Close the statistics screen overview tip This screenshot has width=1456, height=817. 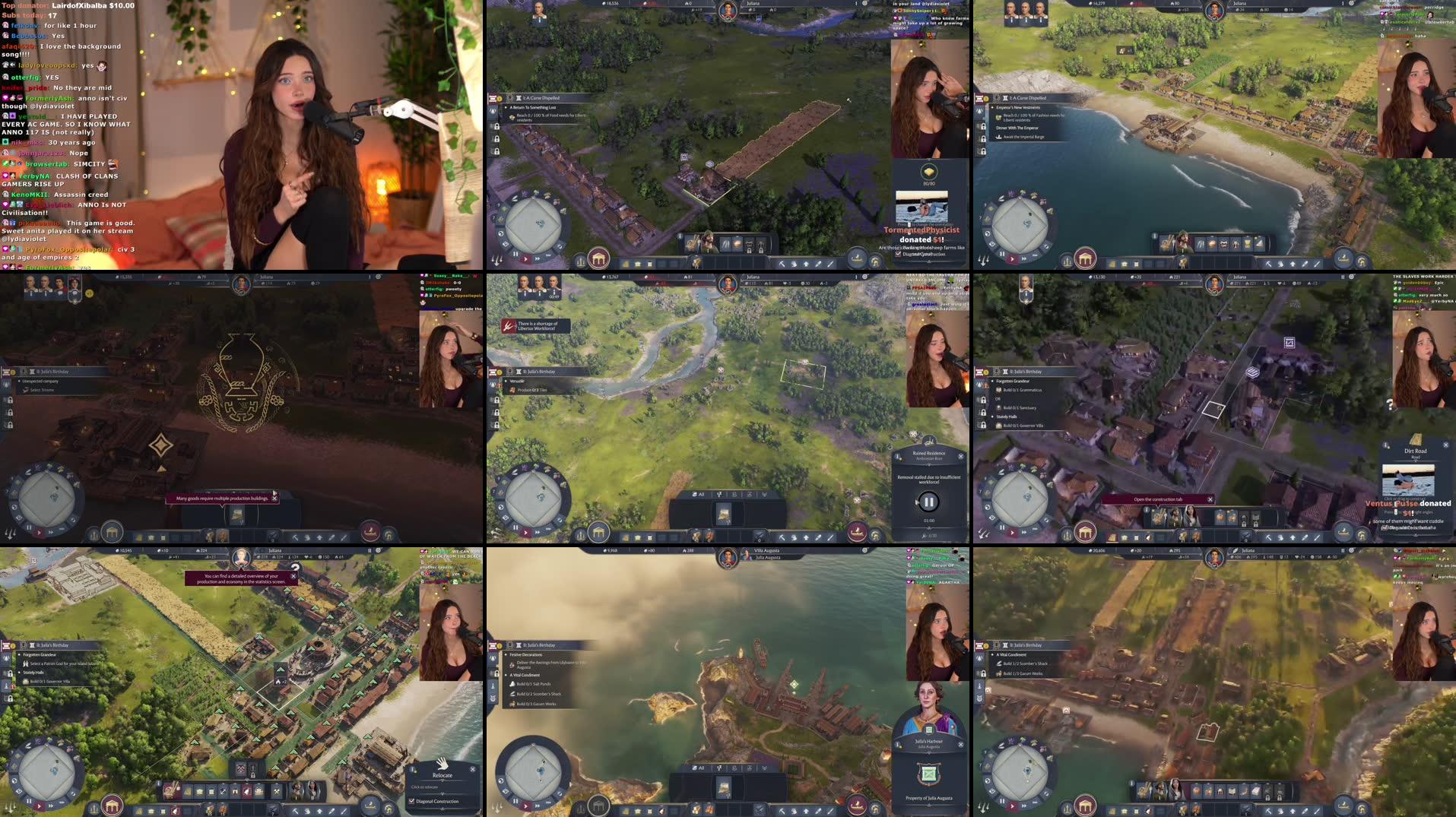(x=293, y=576)
